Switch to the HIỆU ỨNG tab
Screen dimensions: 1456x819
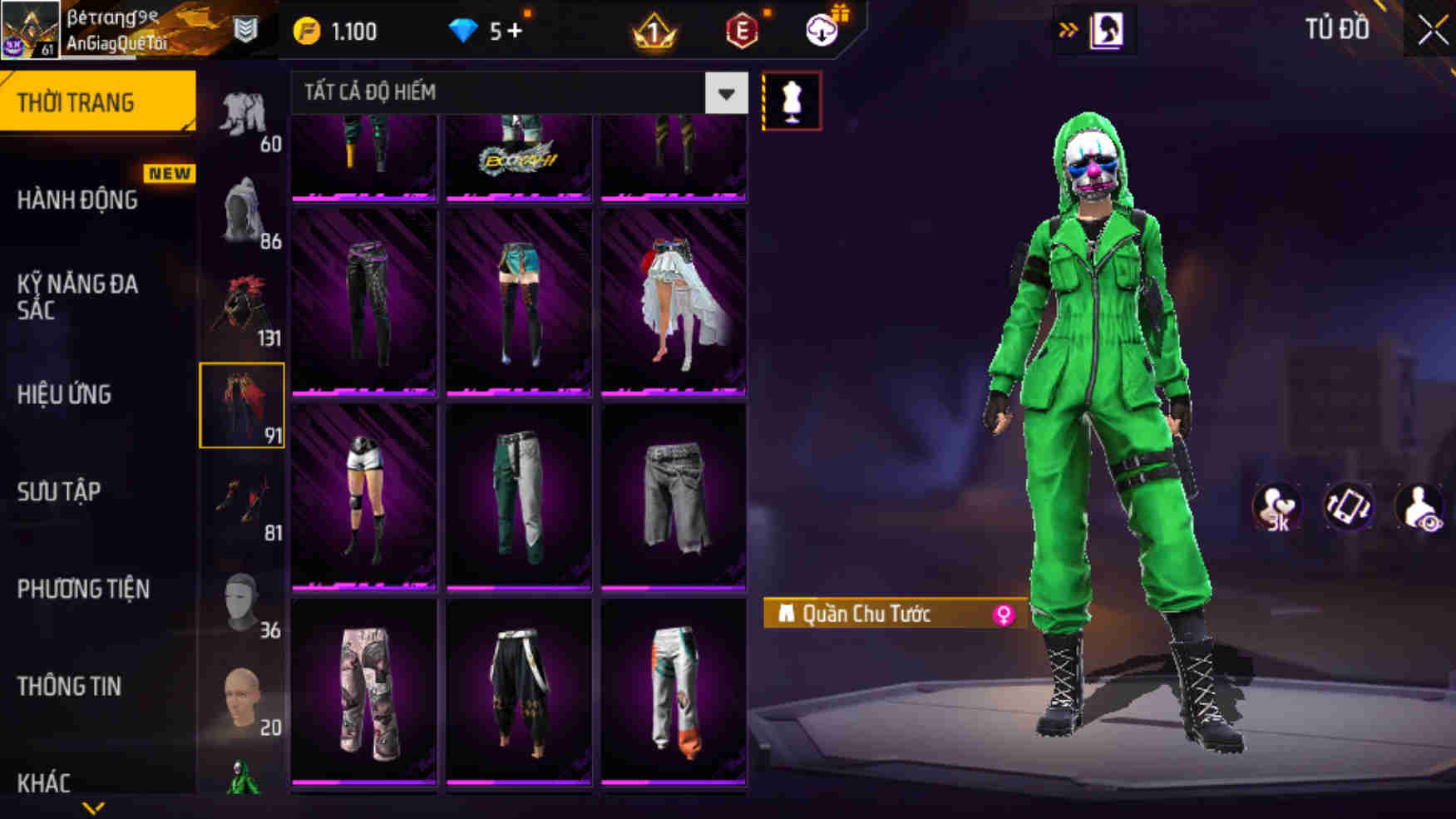pyautogui.click(x=64, y=395)
